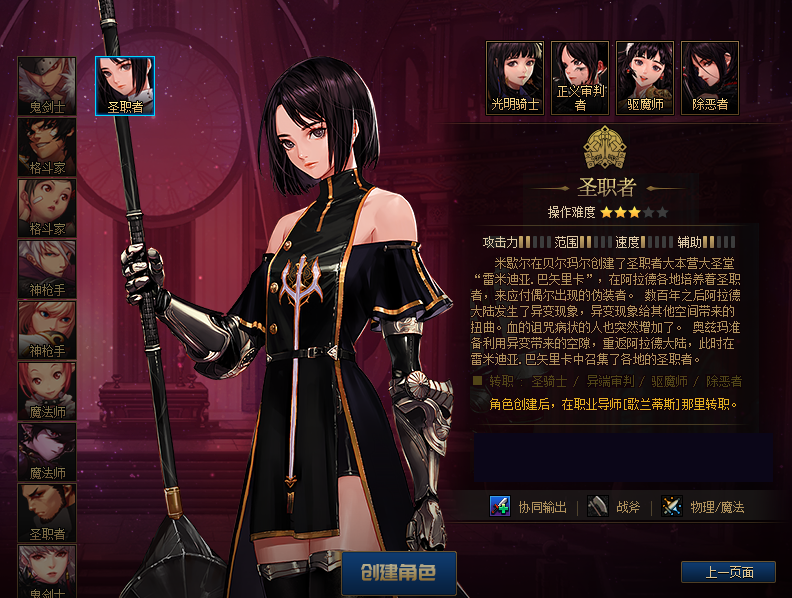Pick the dark-haired male 格斗家 class tile
The width and height of the screenshot is (792, 598).
pos(47,146)
